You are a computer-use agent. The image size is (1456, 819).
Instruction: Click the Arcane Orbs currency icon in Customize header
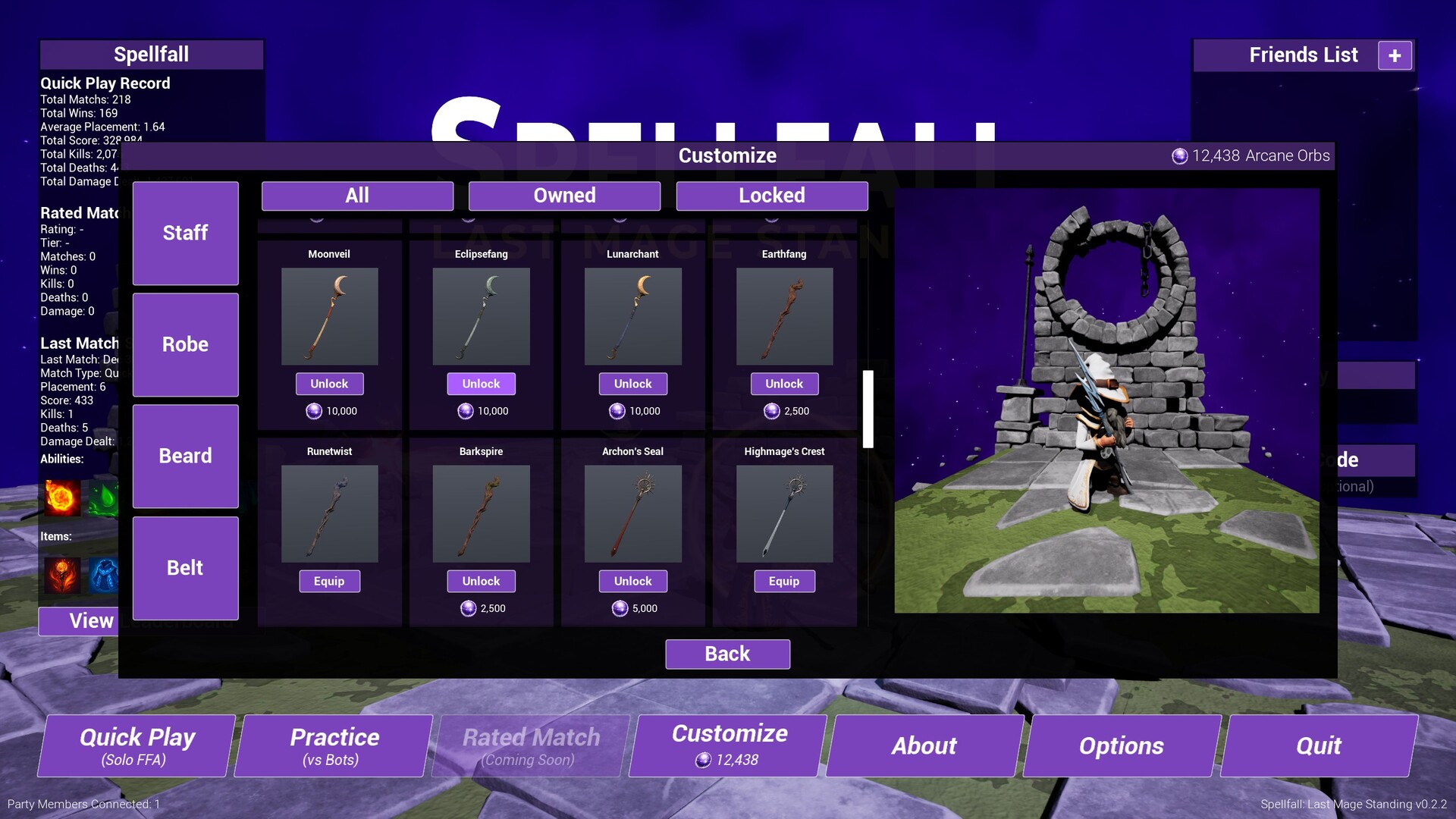(1178, 155)
